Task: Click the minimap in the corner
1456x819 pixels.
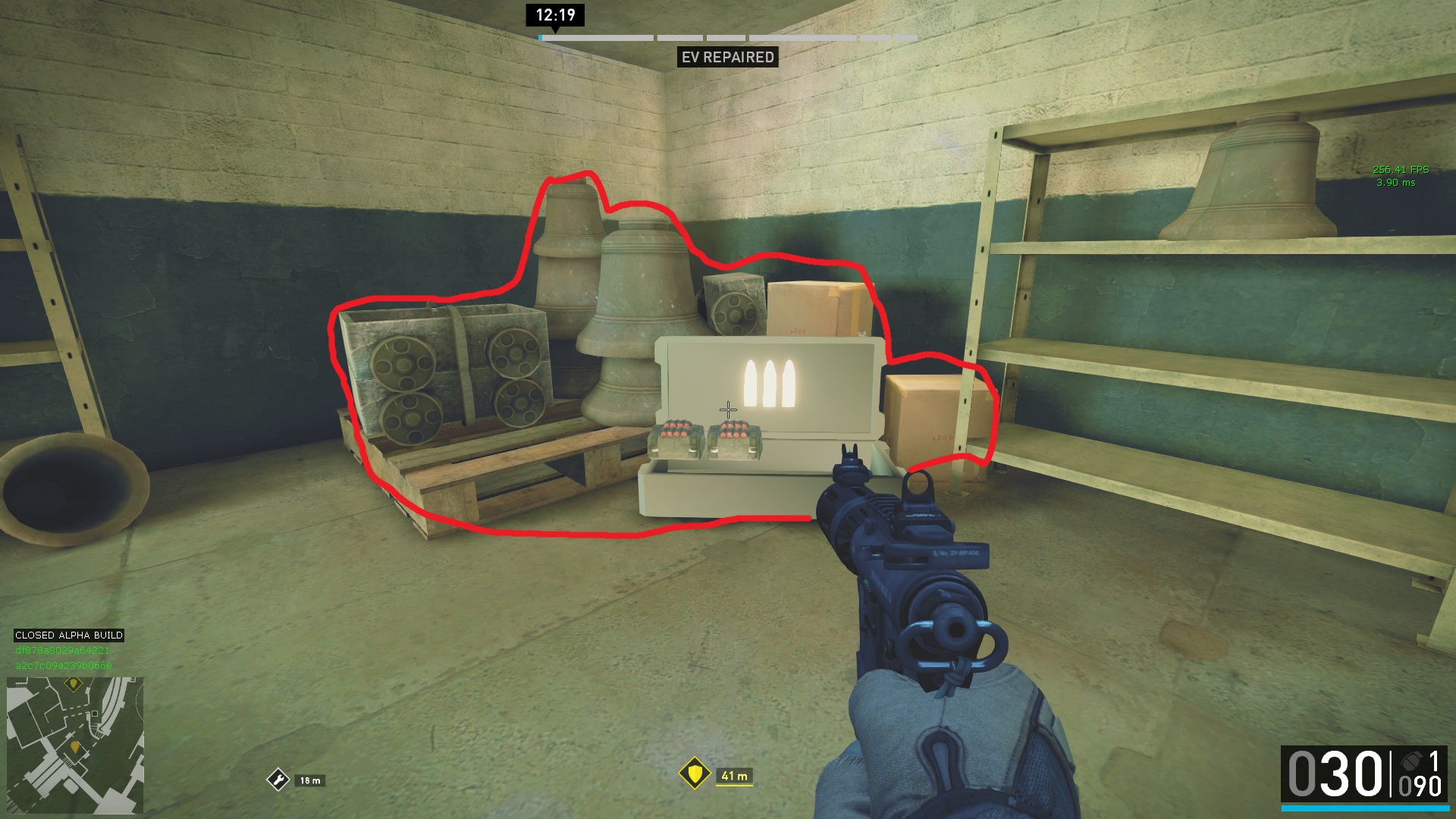Action: pyautogui.click(x=74, y=745)
